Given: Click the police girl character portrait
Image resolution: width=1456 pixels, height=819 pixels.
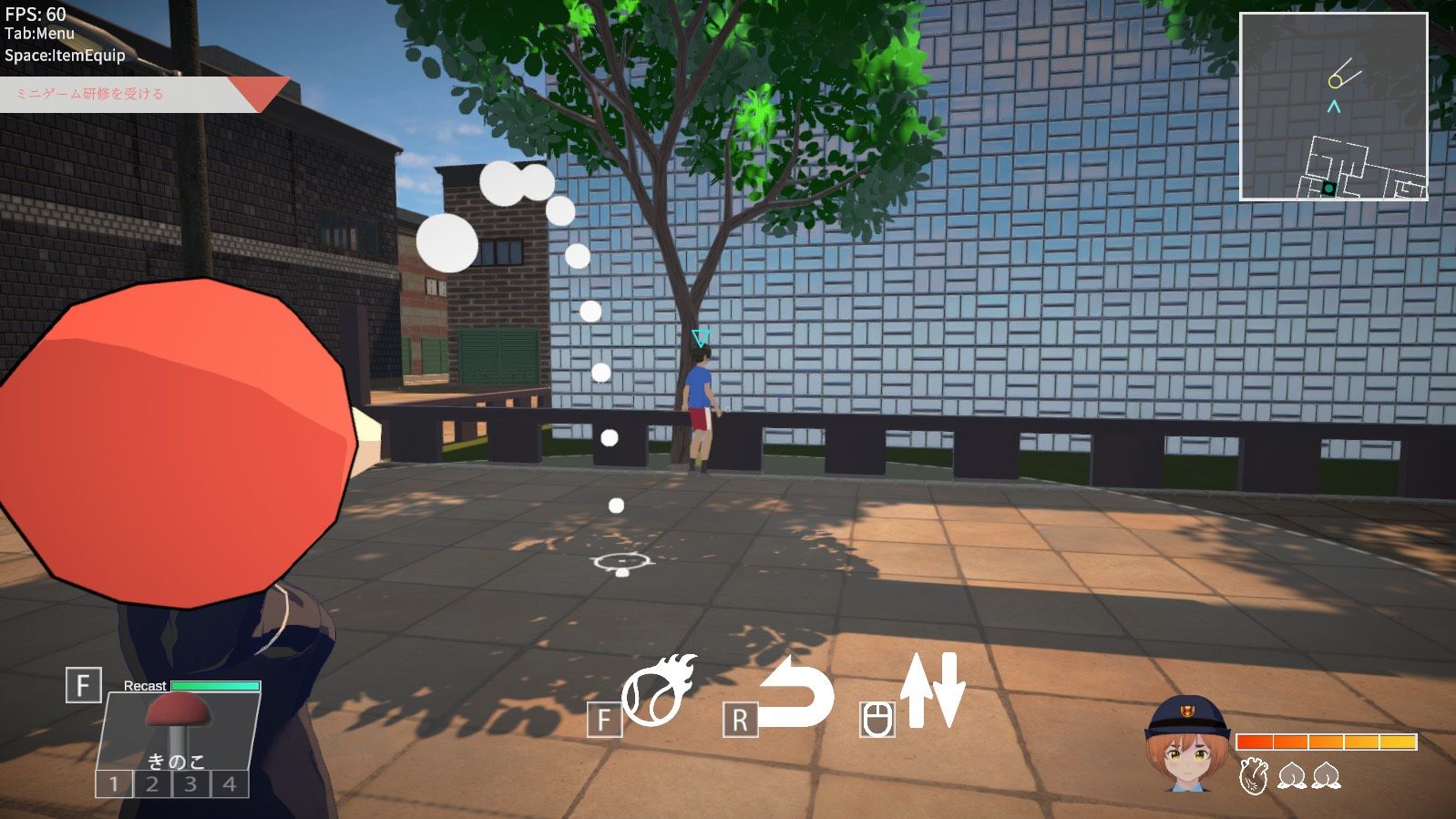Looking at the screenshot, I should 1187,743.
